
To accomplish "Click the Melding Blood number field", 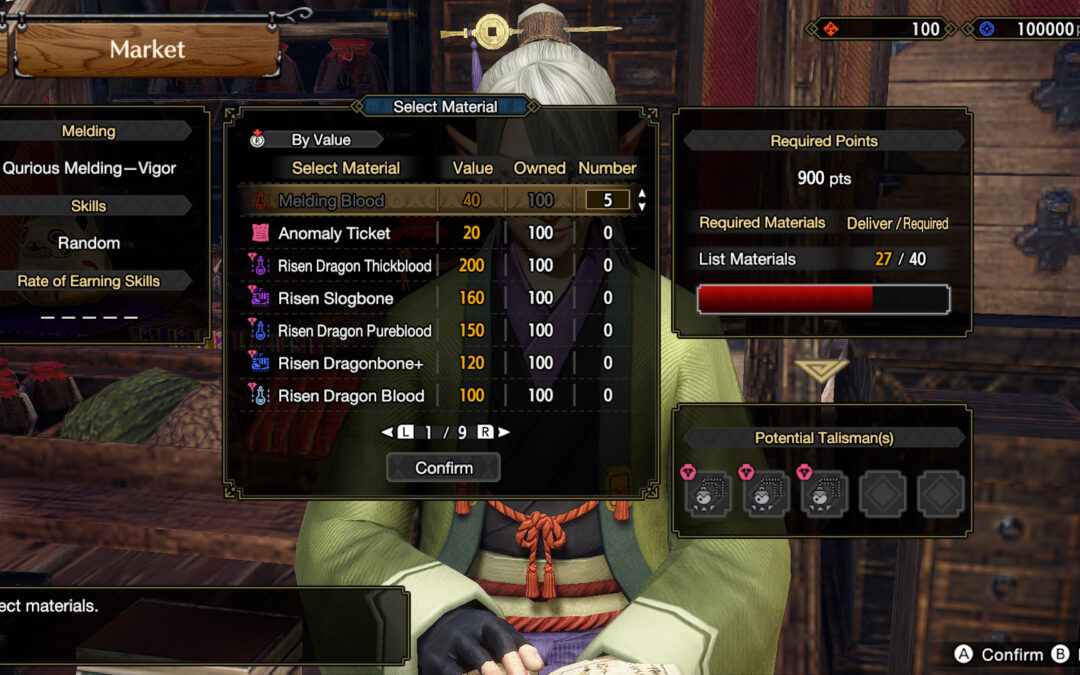I will [607, 200].
